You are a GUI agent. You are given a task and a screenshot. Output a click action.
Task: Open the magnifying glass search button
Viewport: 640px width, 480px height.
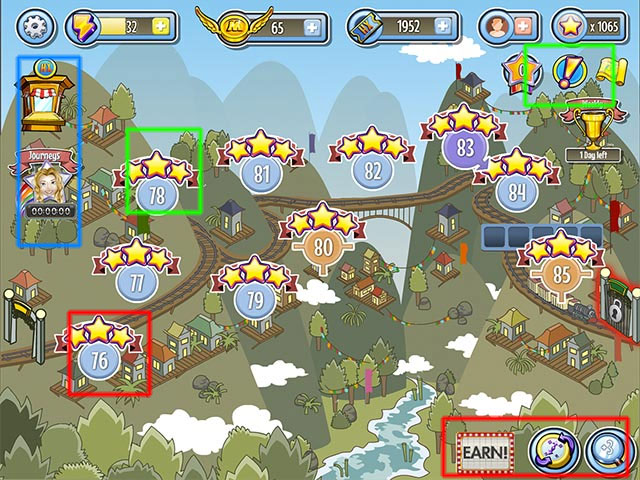[606, 448]
